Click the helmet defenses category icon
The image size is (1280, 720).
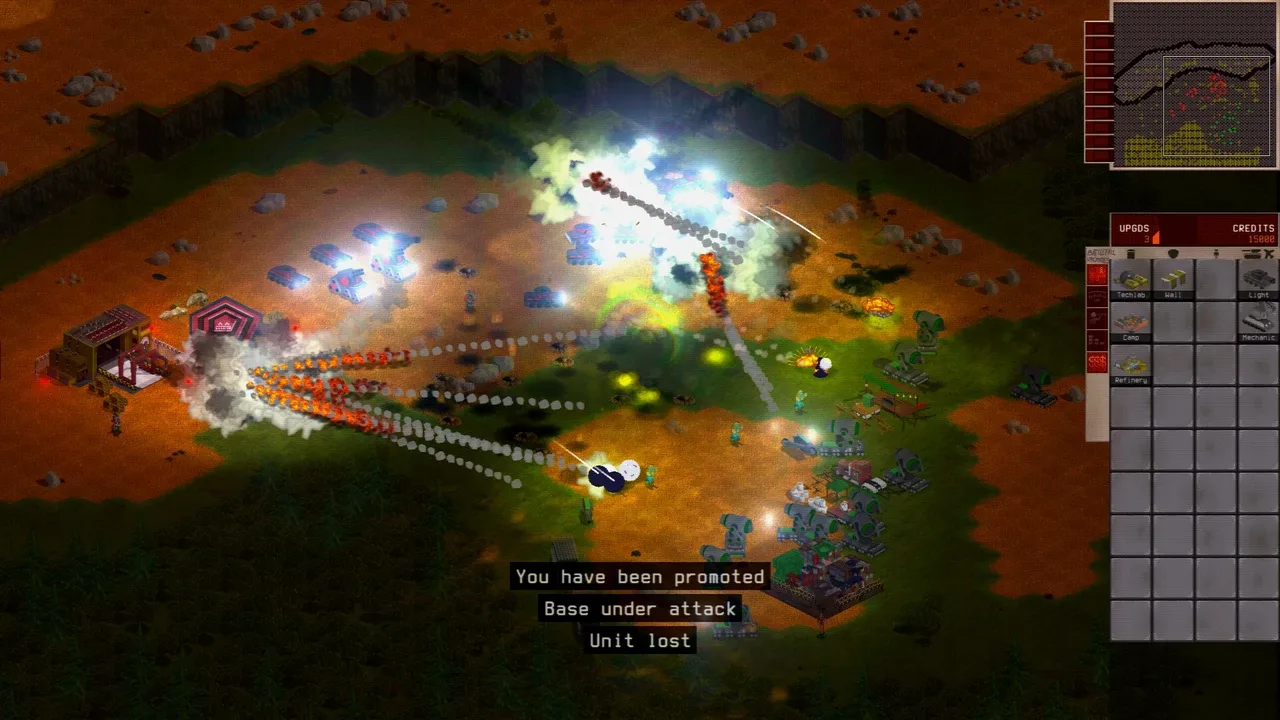tap(1173, 252)
